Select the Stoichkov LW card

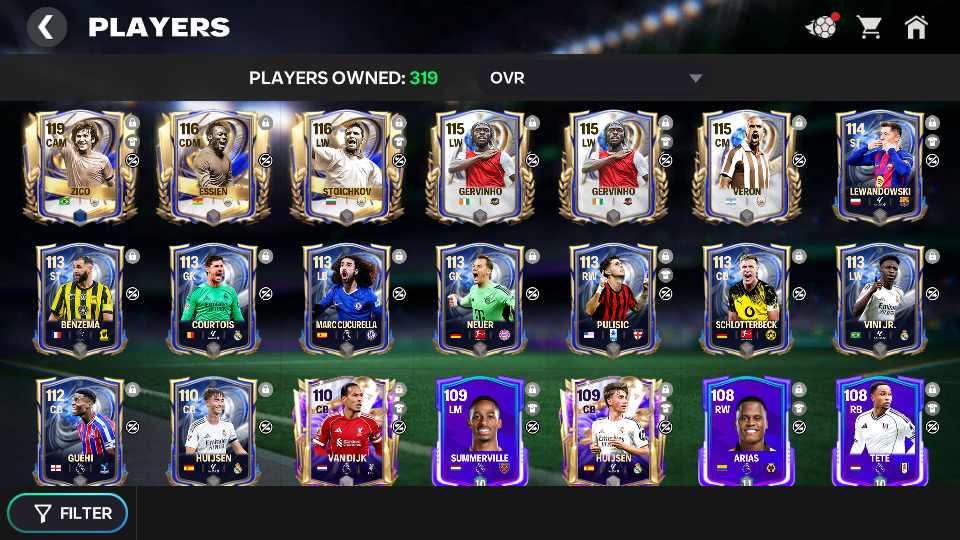click(x=346, y=167)
